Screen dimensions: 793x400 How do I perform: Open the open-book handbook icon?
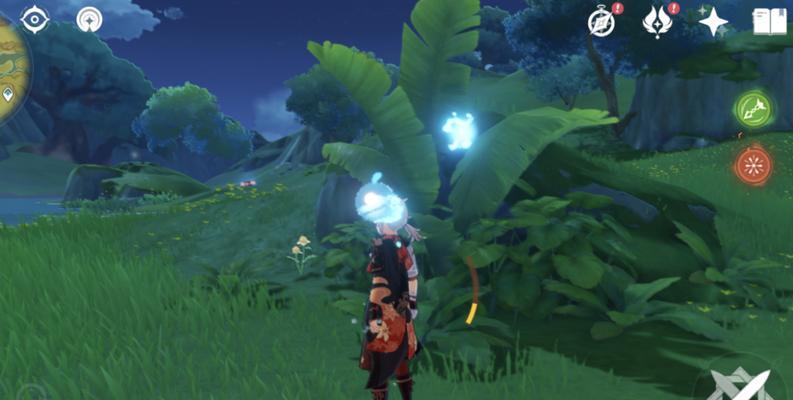click(x=769, y=21)
